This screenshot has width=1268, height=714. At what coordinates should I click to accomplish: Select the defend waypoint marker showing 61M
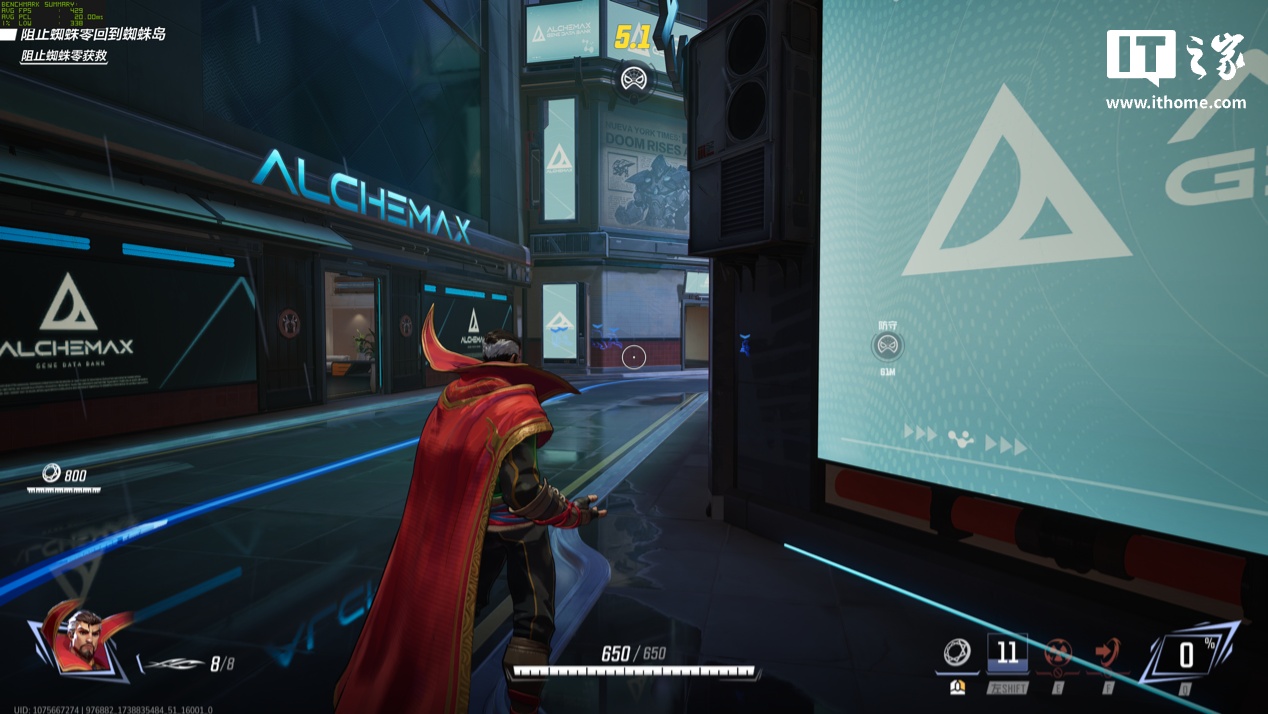[x=887, y=347]
